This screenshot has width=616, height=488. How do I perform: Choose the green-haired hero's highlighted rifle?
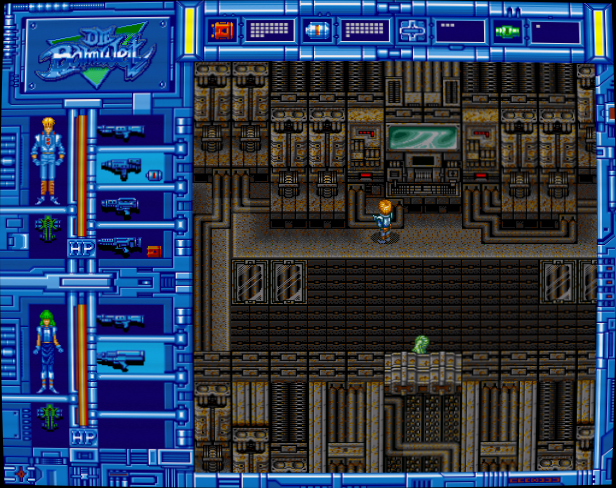click(x=121, y=356)
